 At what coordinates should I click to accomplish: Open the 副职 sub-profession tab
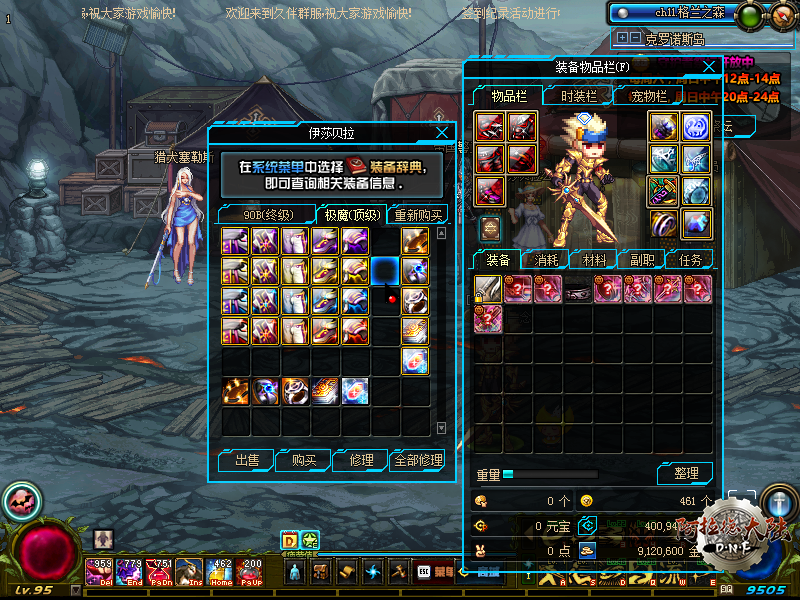click(x=642, y=260)
